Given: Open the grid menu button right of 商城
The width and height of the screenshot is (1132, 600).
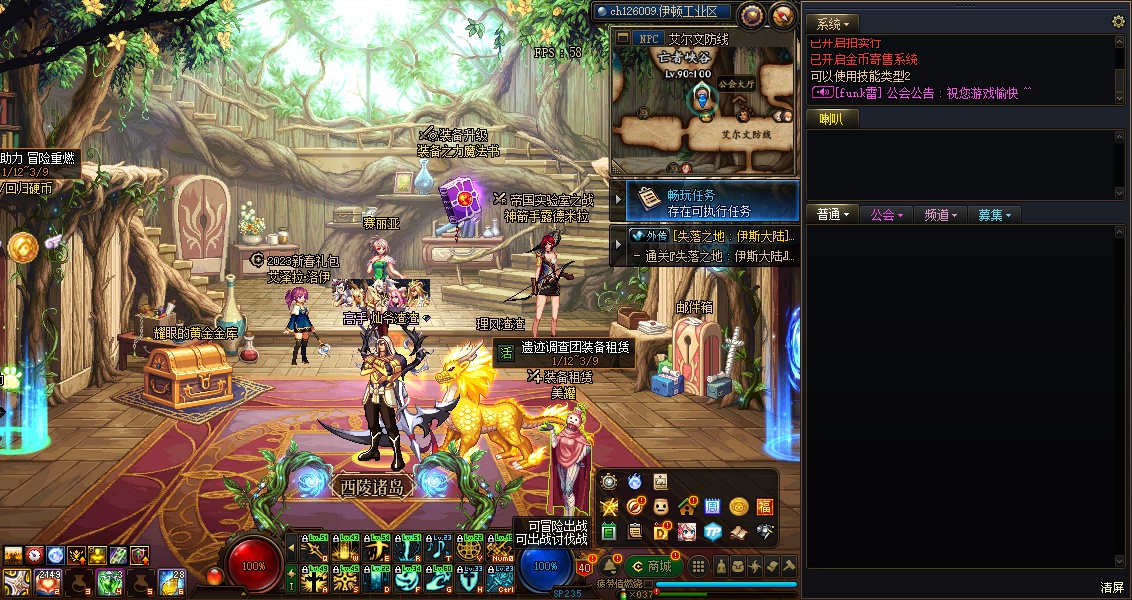Looking at the screenshot, I should coord(699,567).
